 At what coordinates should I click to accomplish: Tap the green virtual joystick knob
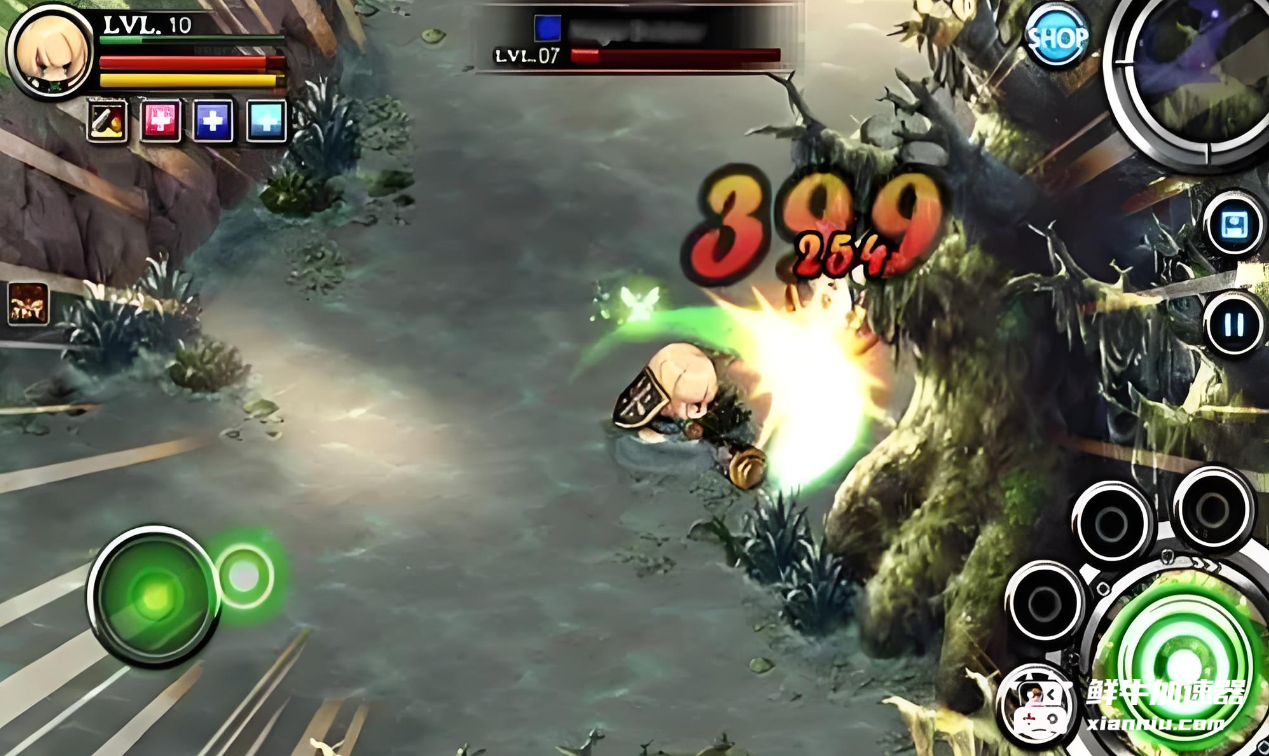pyautogui.click(x=153, y=596)
